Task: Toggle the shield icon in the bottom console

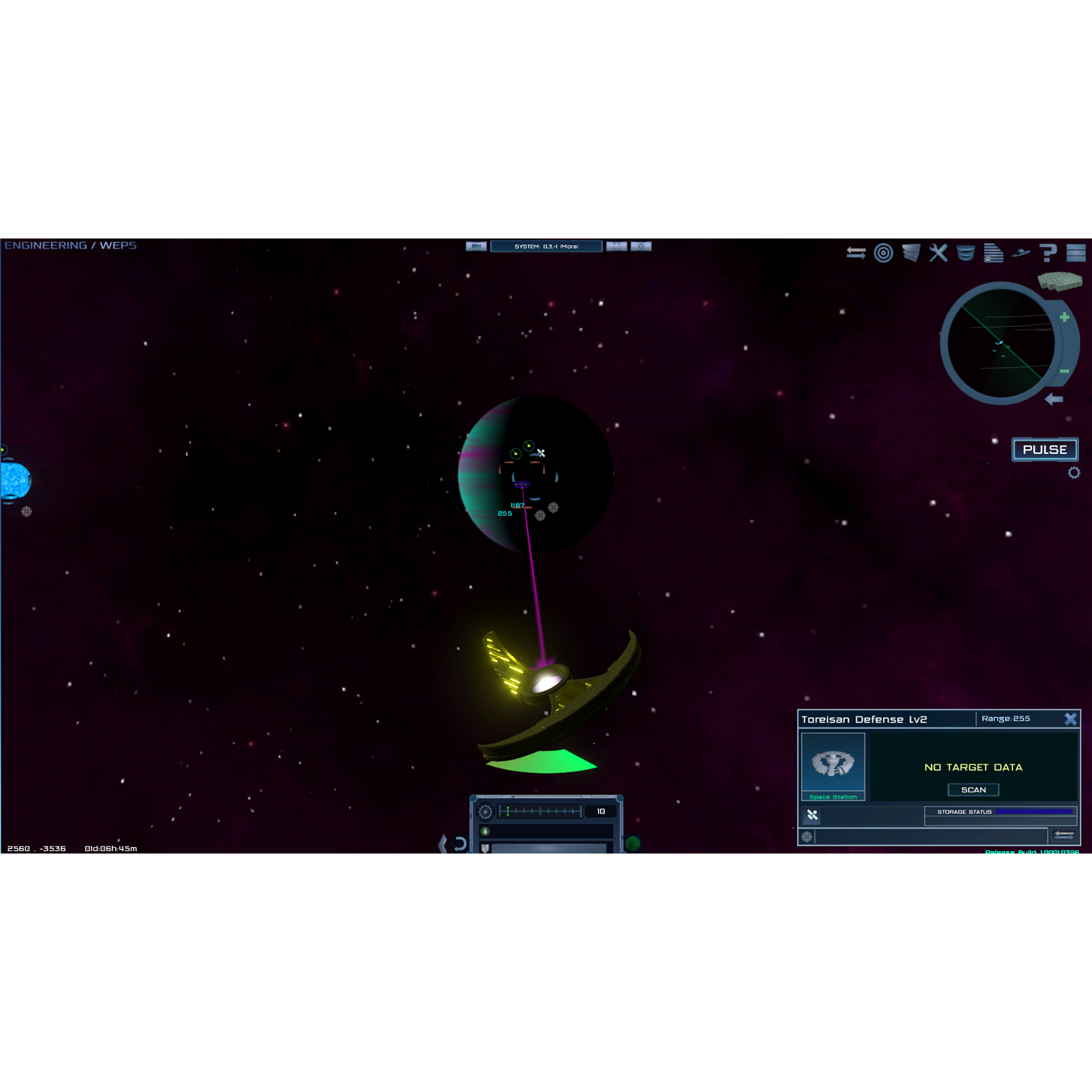Action: point(485,848)
